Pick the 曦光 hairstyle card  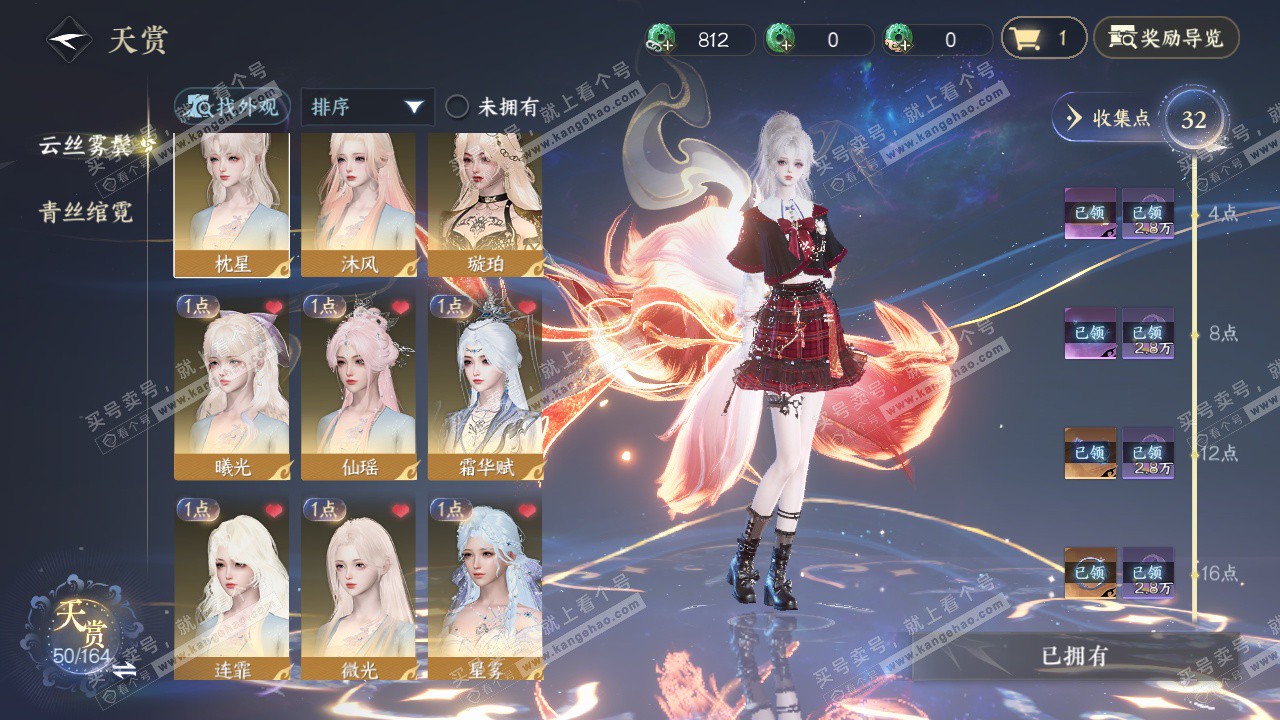click(232, 387)
